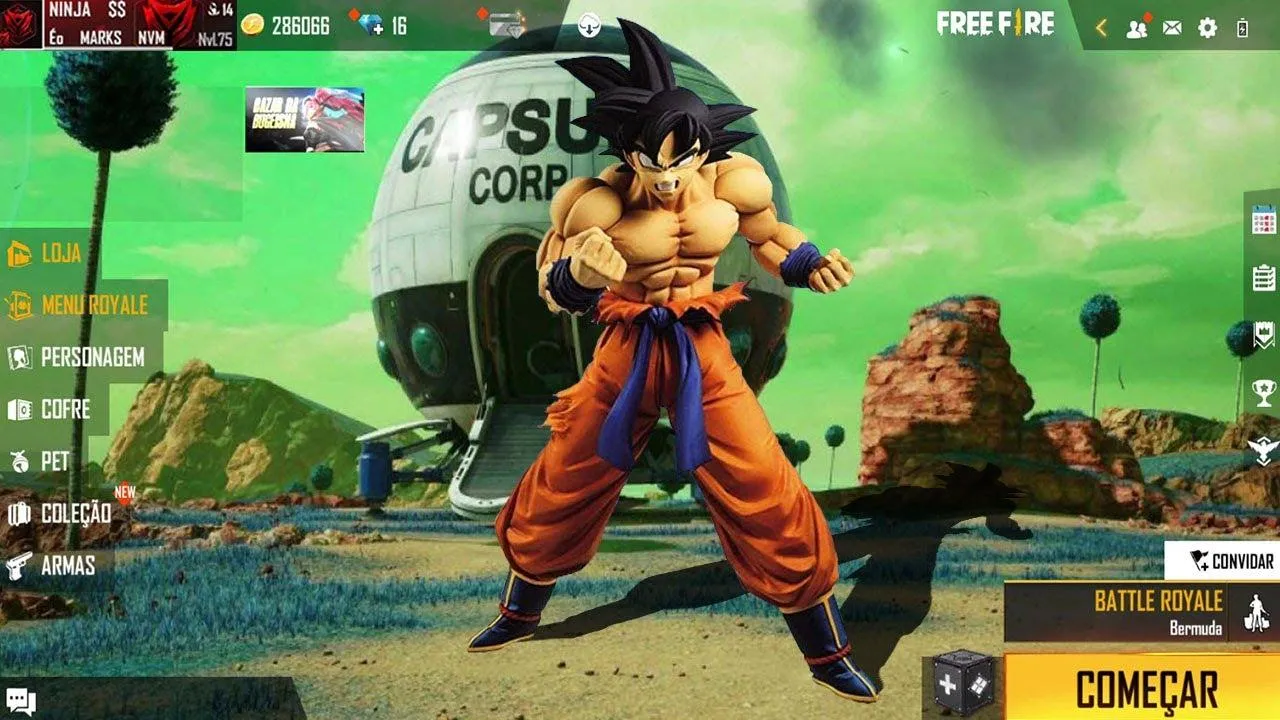
Task: Open the calendar events icon
Action: point(1263,222)
